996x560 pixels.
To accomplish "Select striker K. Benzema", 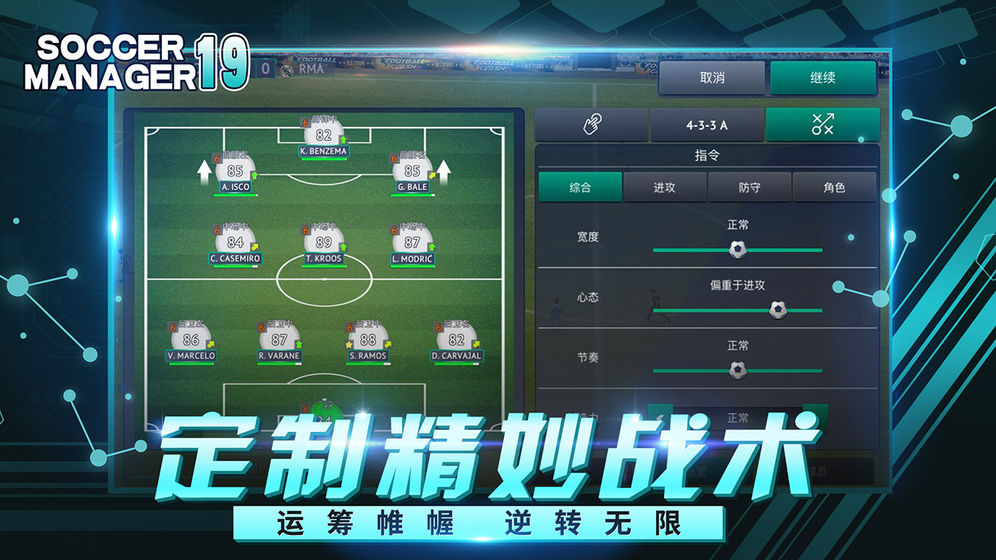I will [x=323, y=138].
